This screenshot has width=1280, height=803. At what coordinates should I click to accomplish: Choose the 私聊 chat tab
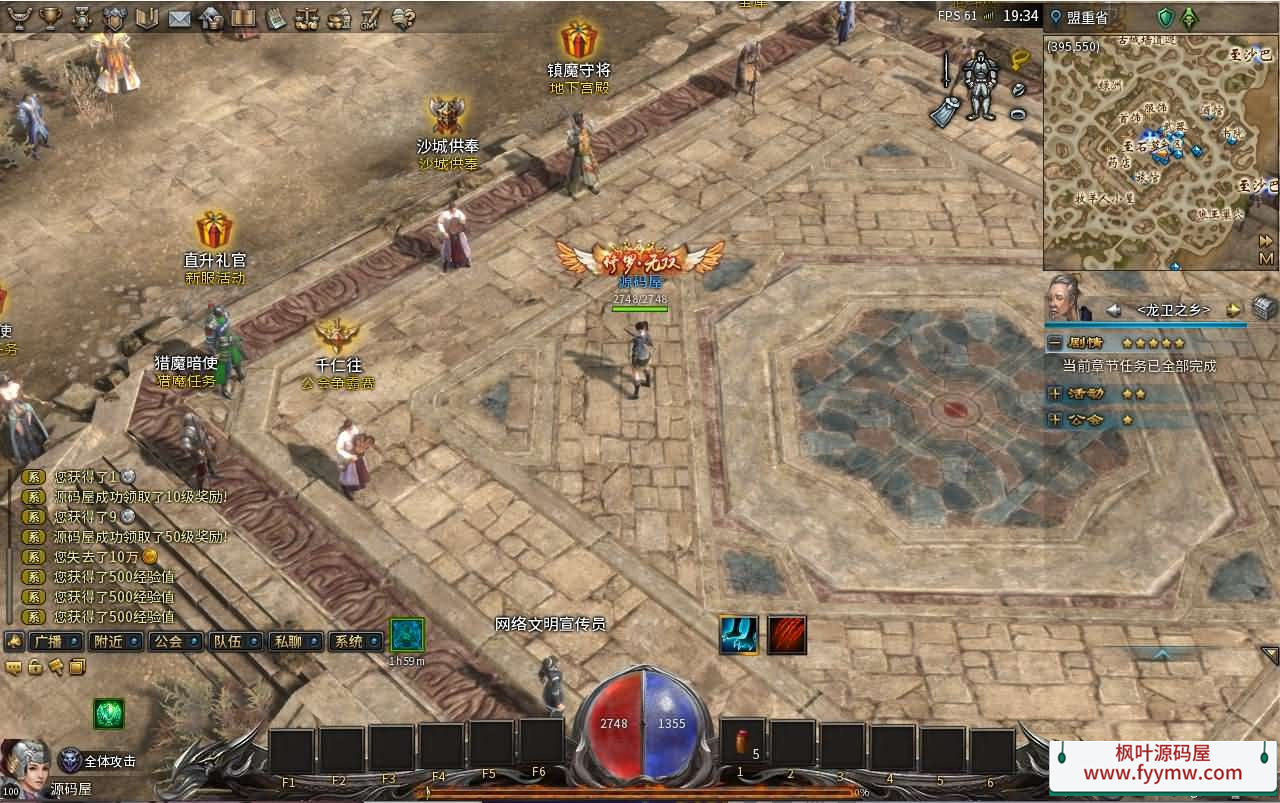294,641
